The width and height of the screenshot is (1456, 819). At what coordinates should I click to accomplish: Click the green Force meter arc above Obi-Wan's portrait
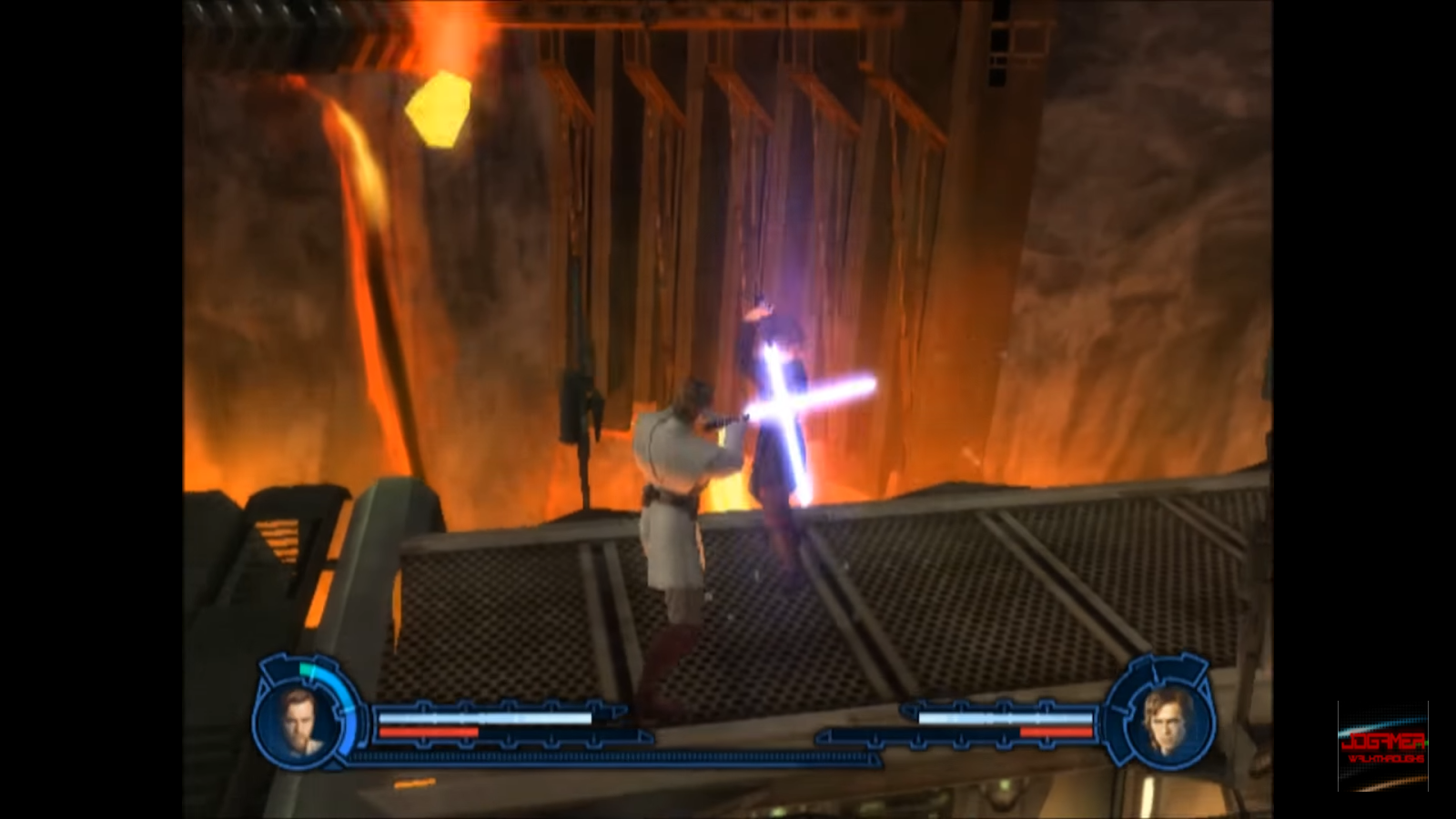[305, 667]
